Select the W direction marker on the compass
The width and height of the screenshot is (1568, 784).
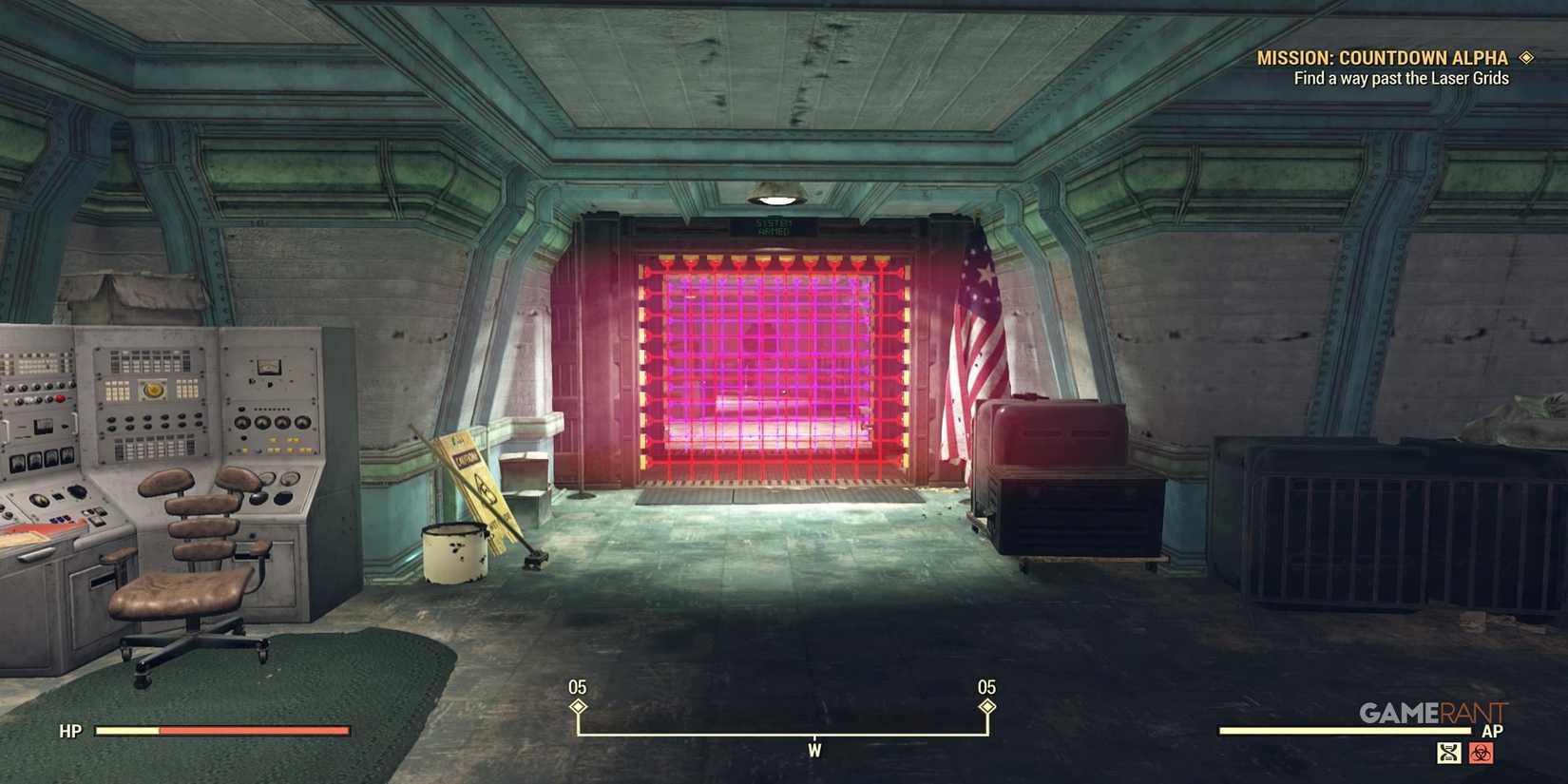pyautogui.click(x=813, y=750)
